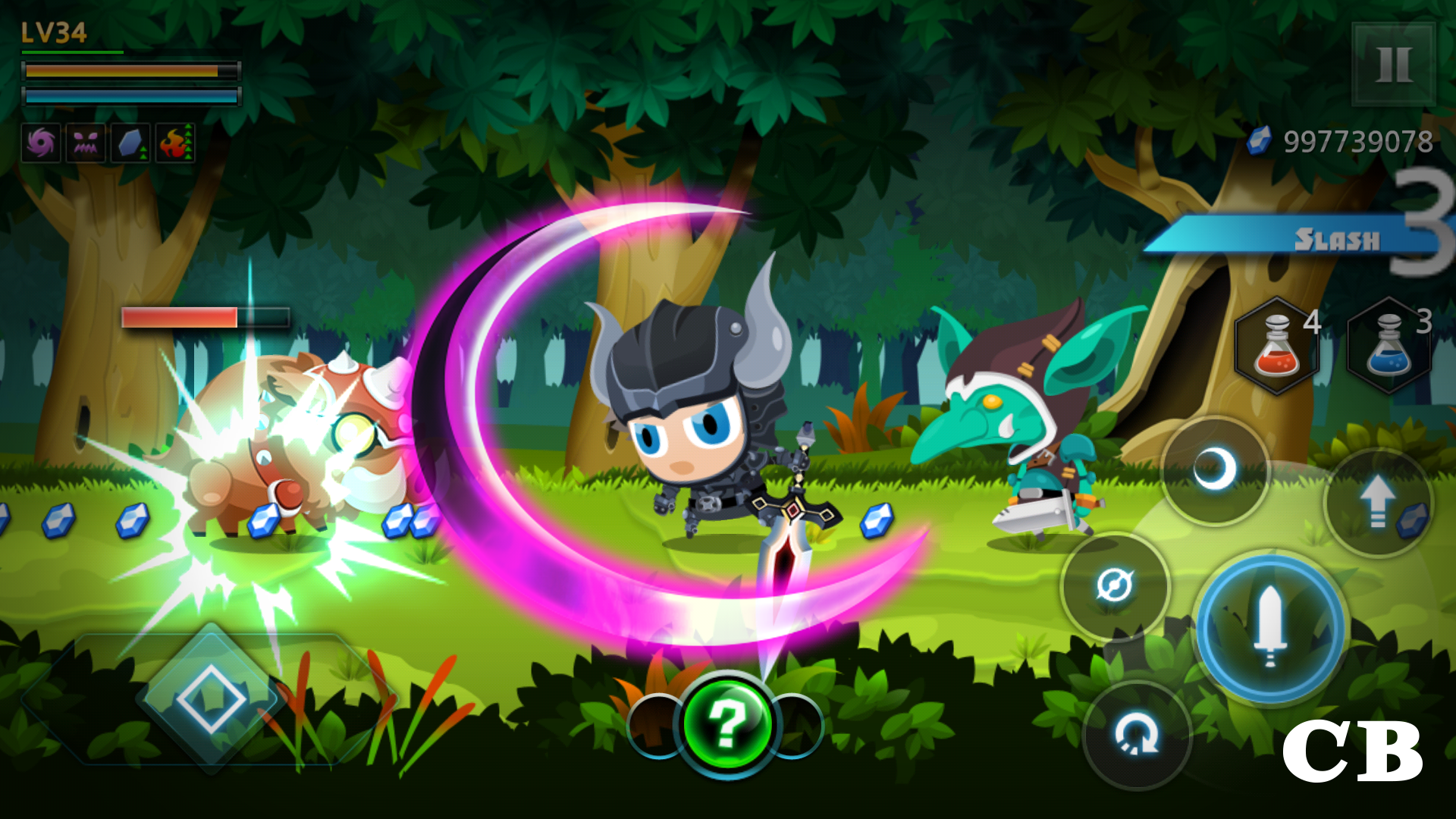Click the left circle beside the question mark
This screenshot has width=1456, height=819.
click(654, 726)
